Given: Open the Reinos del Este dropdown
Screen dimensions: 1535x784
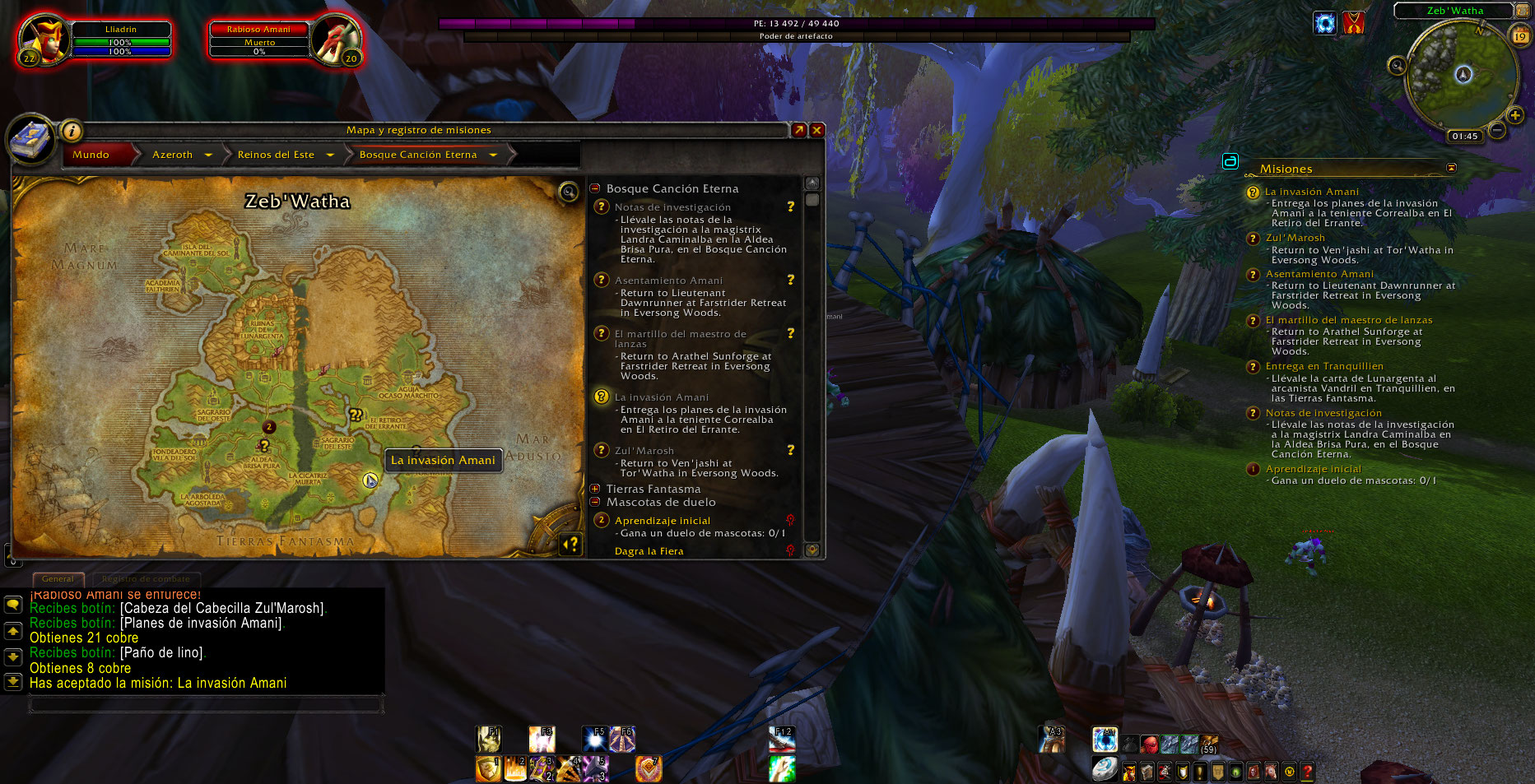Looking at the screenshot, I should [x=330, y=155].
